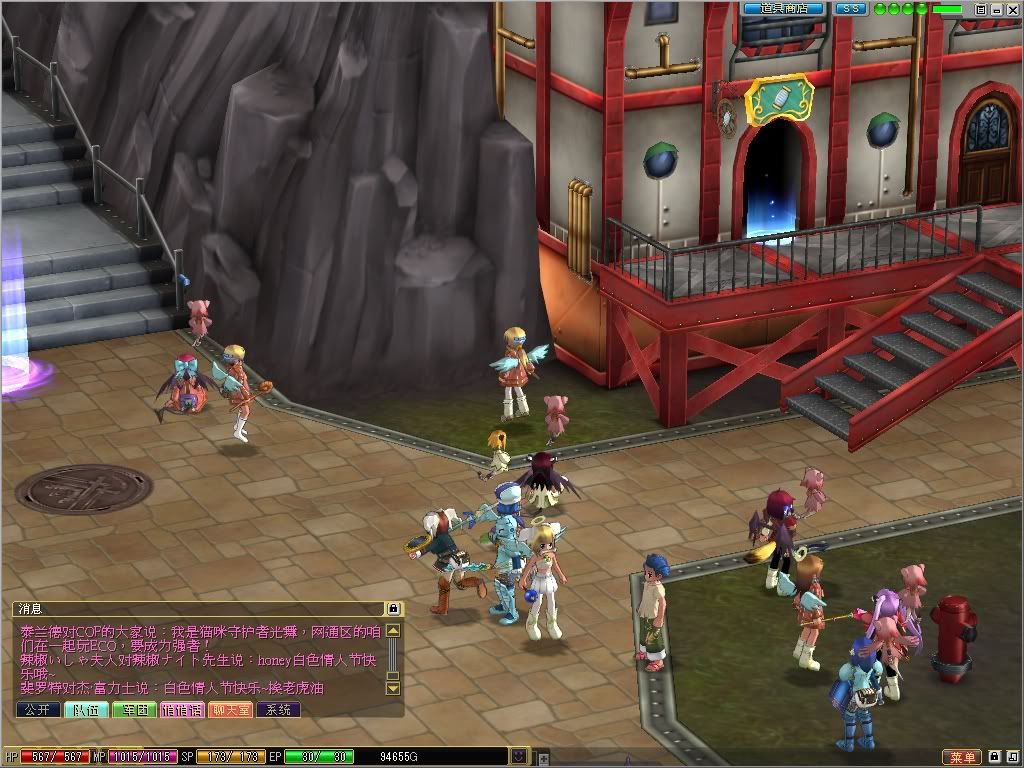
Task: Toggle the bottom bar lock icon
Action: point(995,757)
